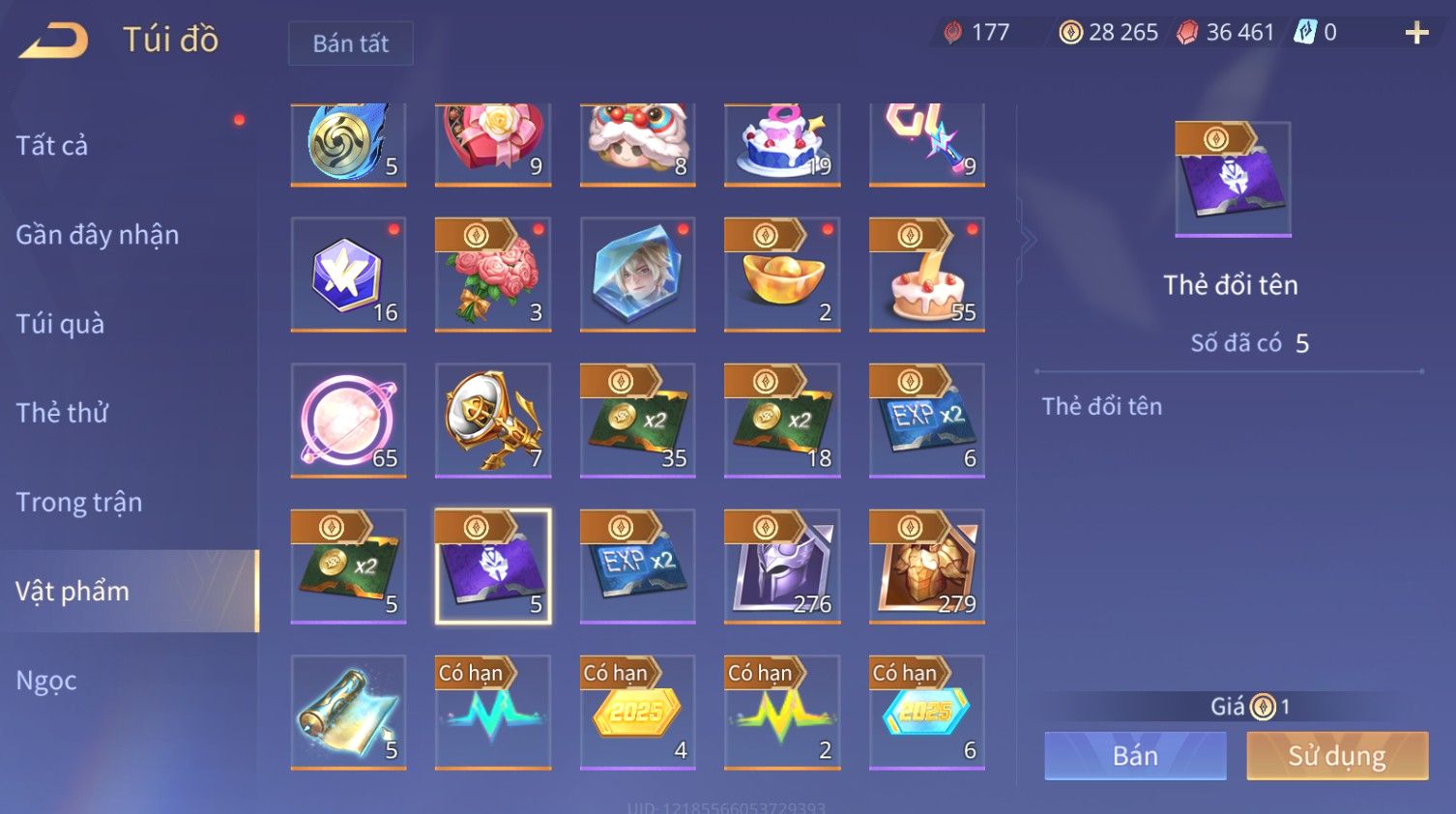The height and width of the screenshot is (814, 1456).
Task: Open the Ngọc tab
Action: pyautogui.click(x=46, y=681)
